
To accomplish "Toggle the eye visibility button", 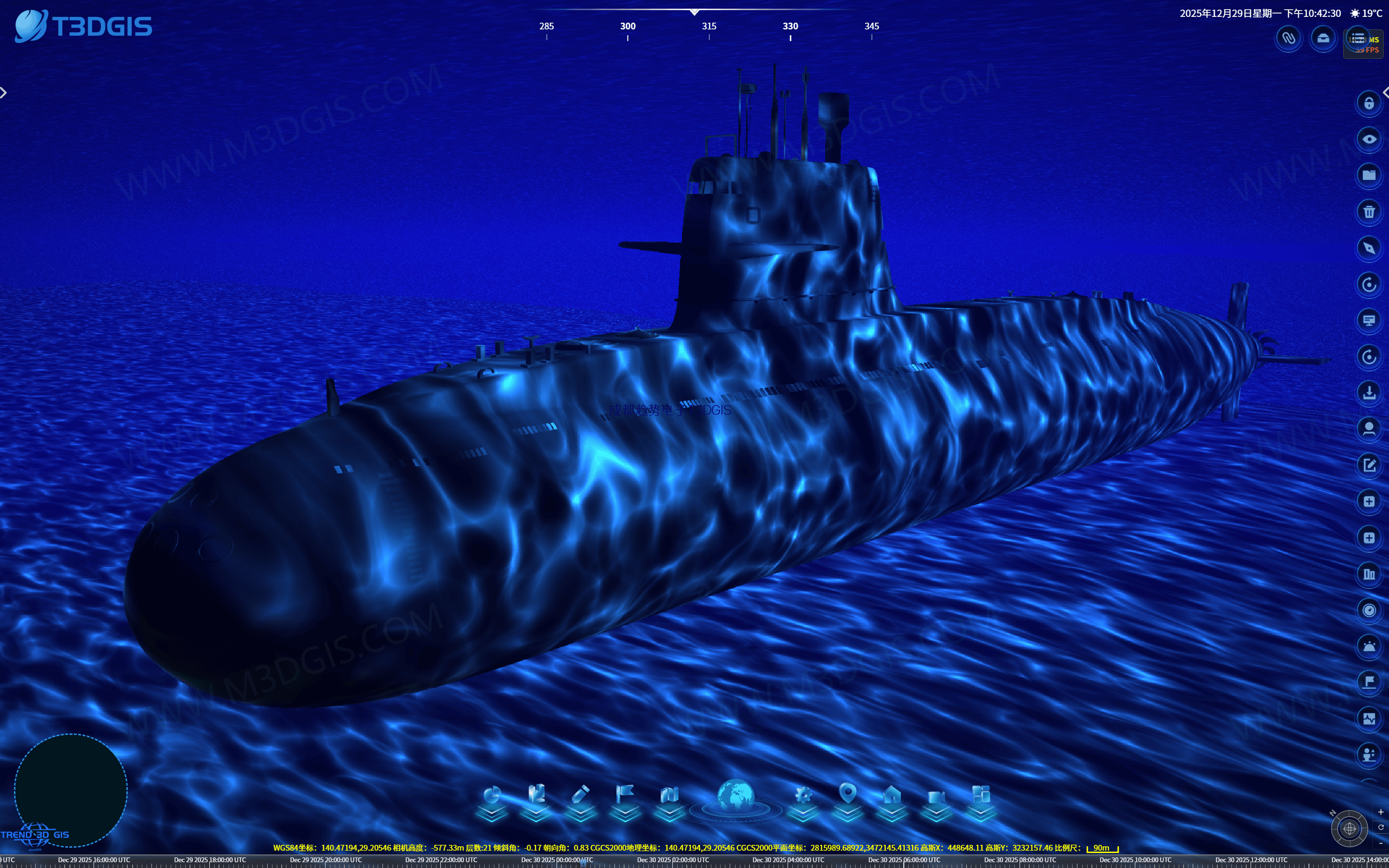I will tap(1368, 139).
